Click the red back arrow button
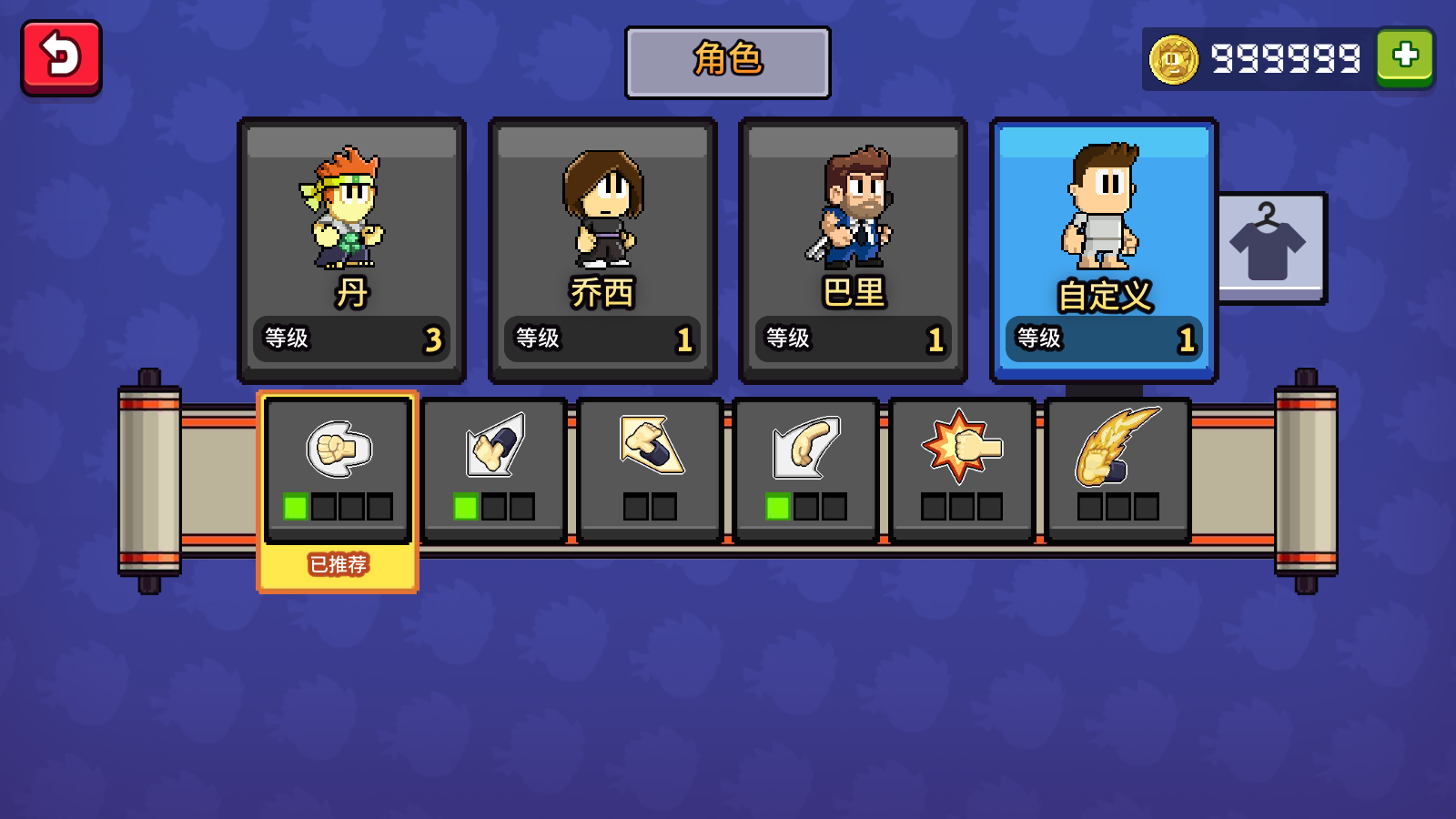Screen dimensions: 1456x819 61,58
